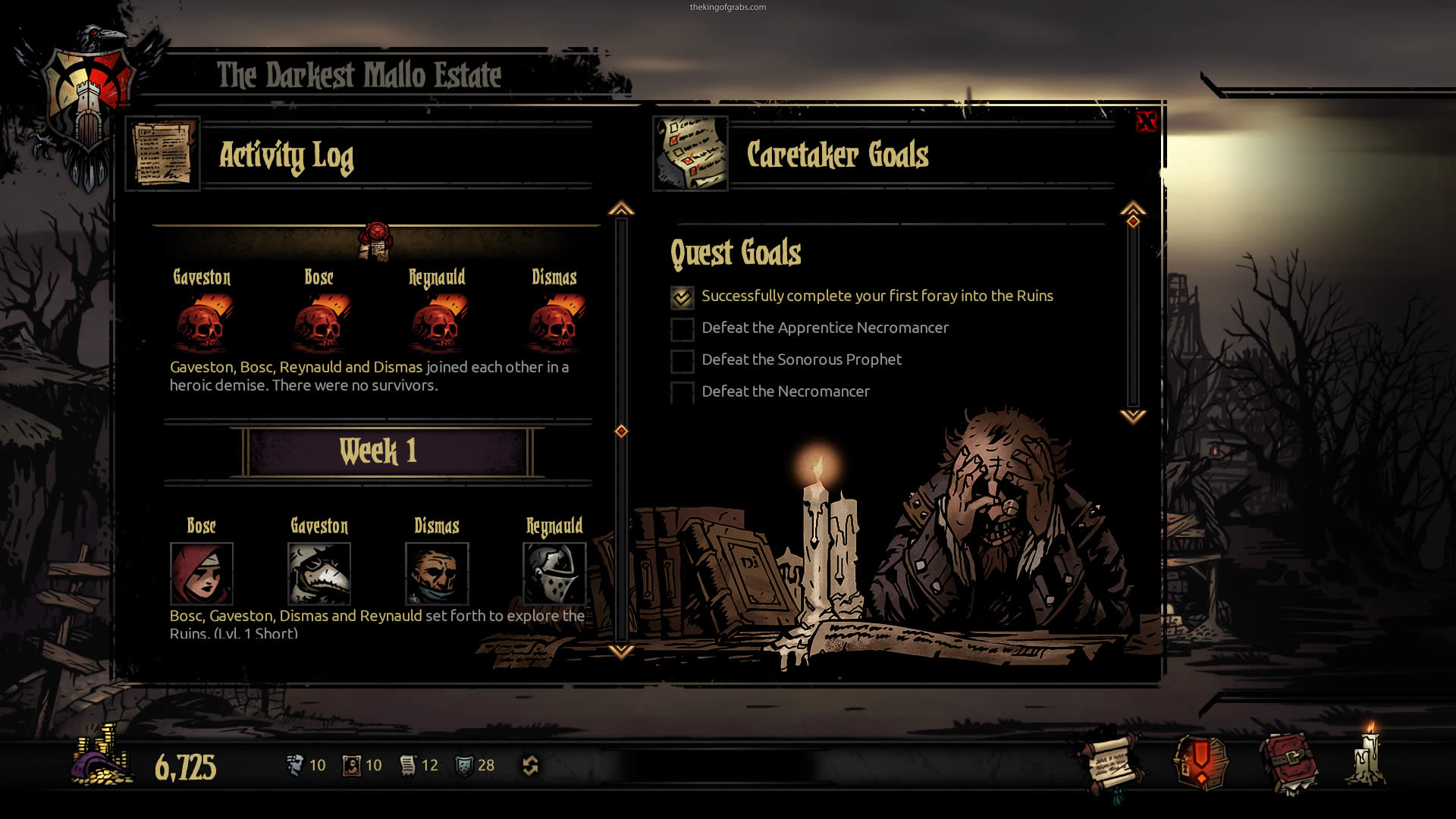Click the Apprentice Necromancer goal checkbox
This screenshot has height=819, width=1456.
click(682, 329)
